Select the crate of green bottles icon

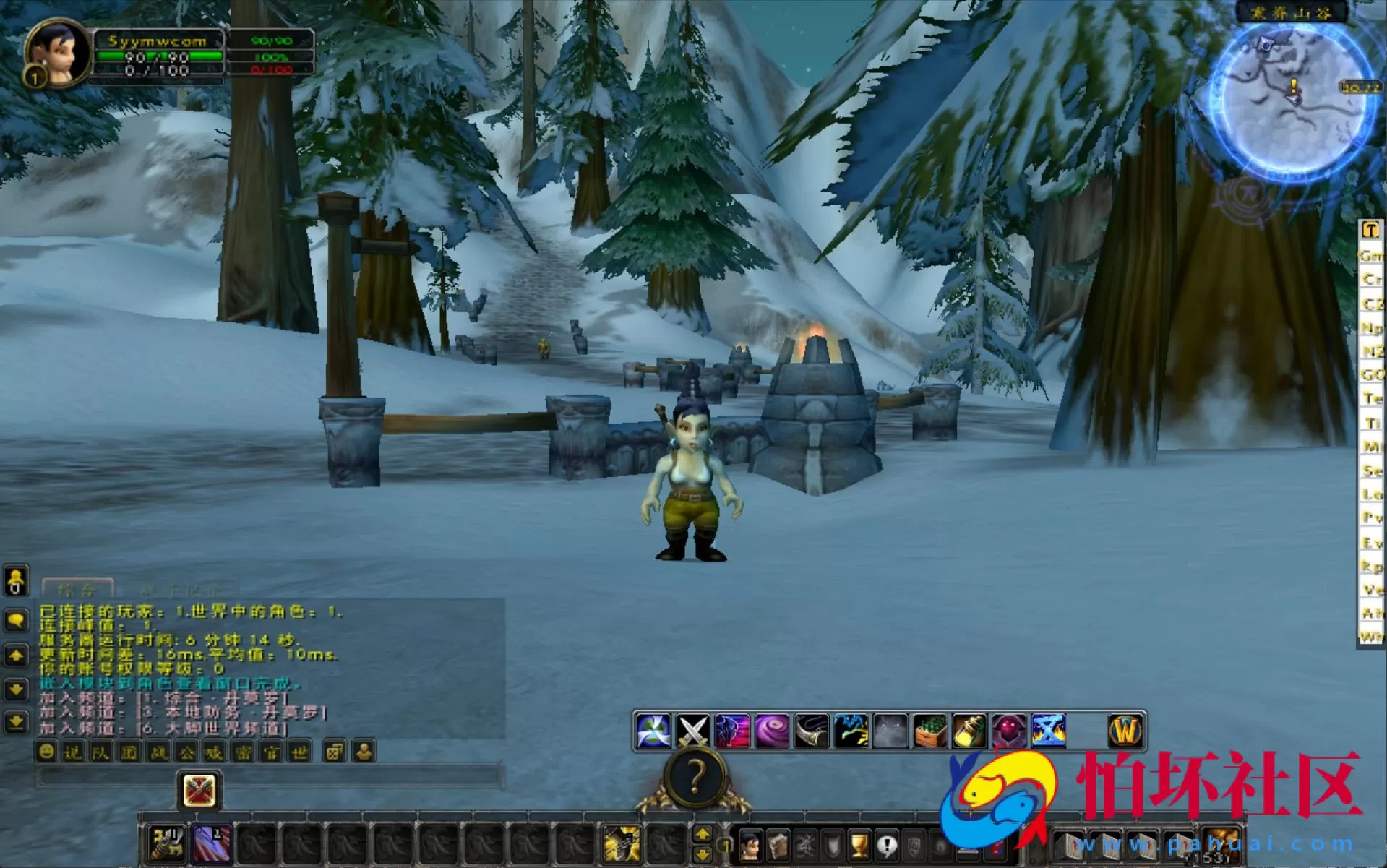[x=929, y=731]
